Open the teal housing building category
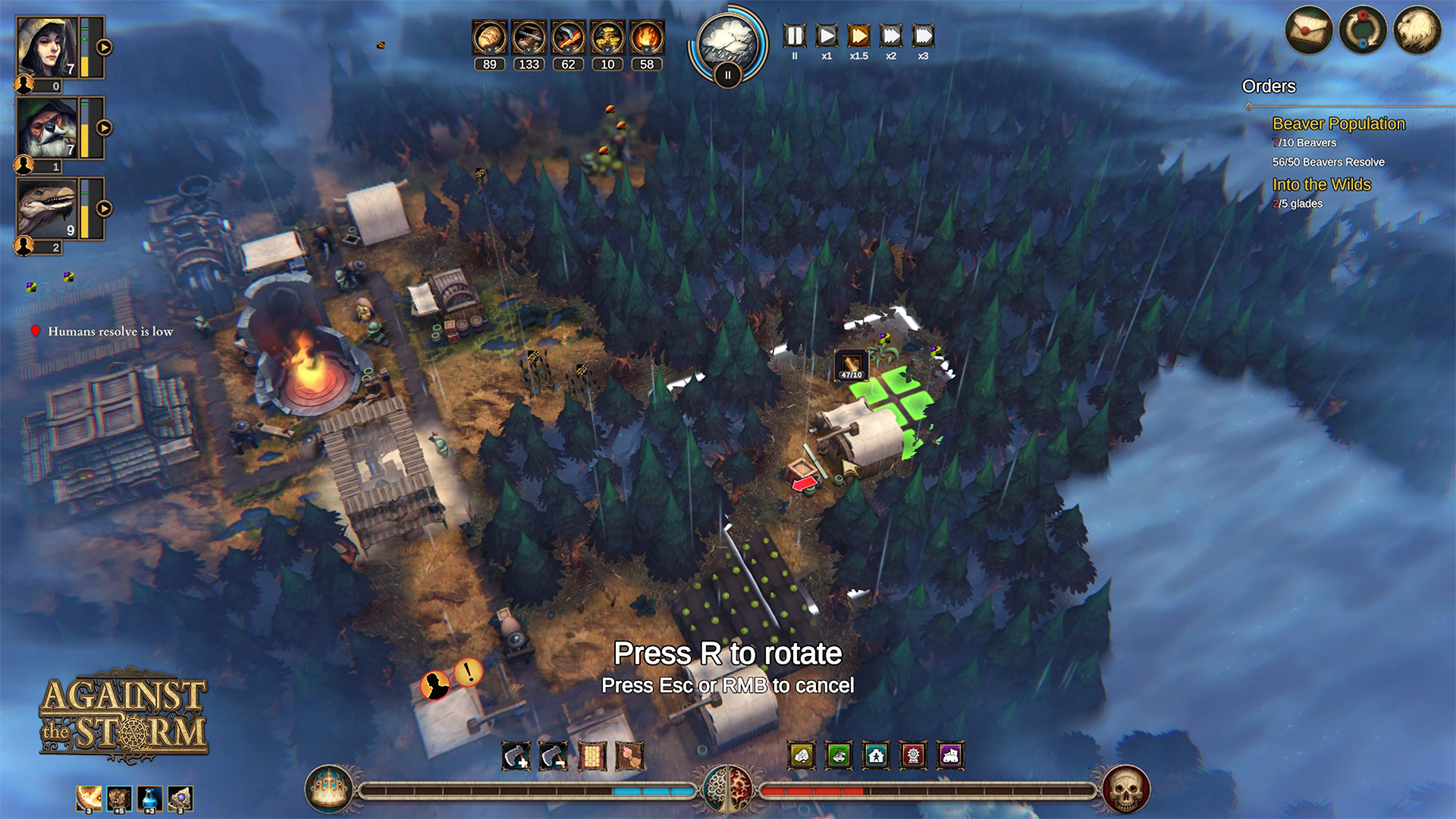 point(876,755)
